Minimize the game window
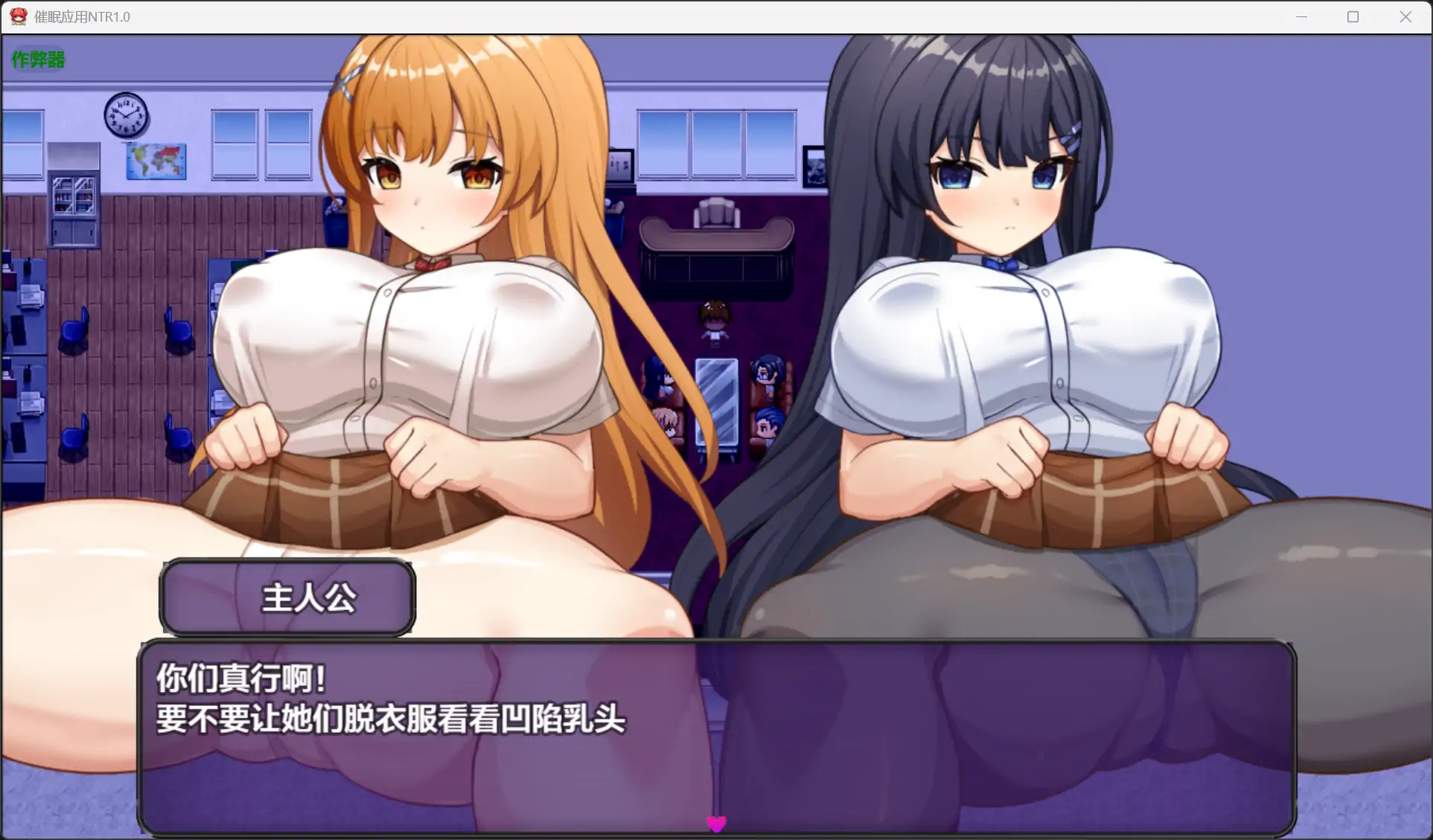 point(1302,16)
